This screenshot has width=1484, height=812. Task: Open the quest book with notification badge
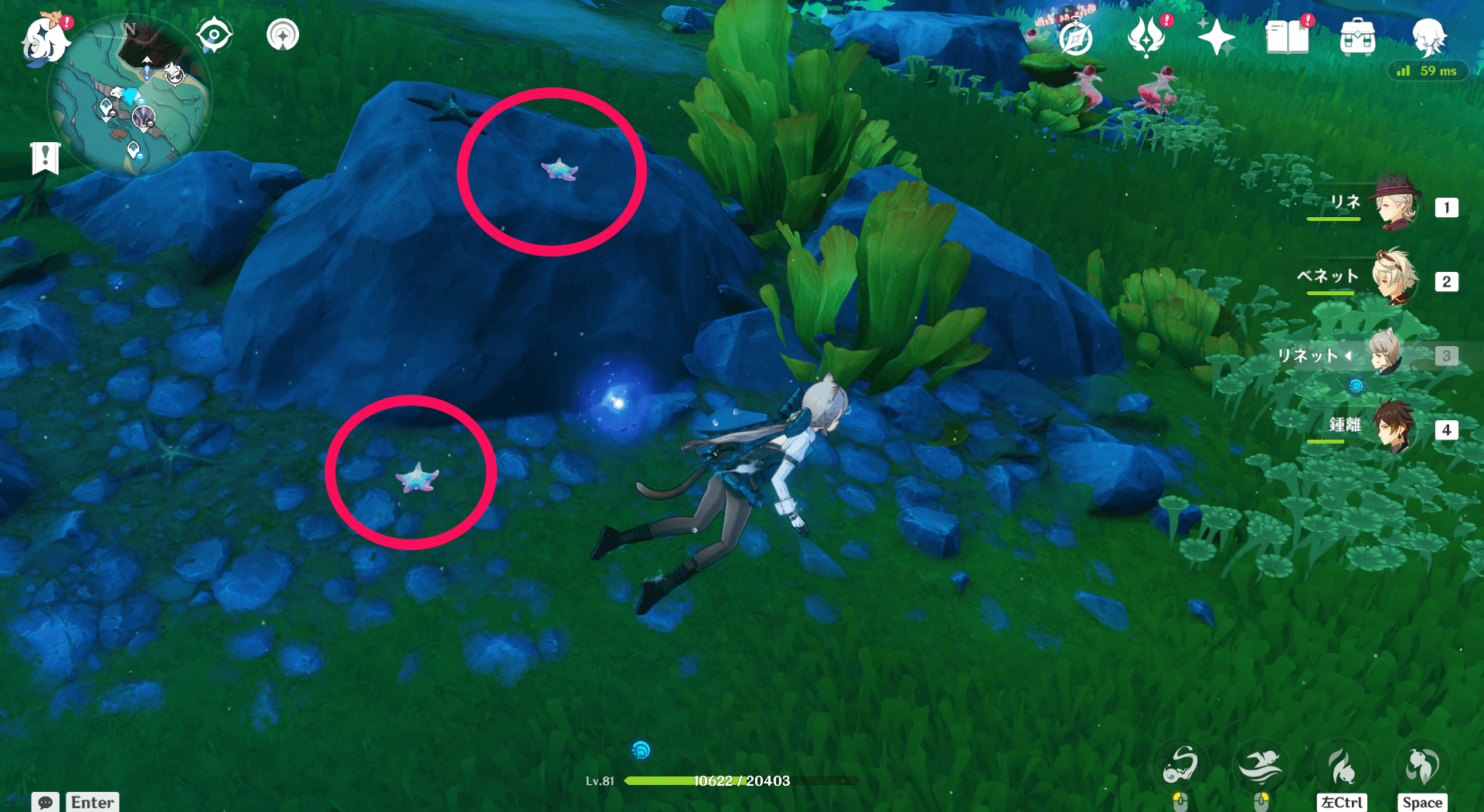1288,39
